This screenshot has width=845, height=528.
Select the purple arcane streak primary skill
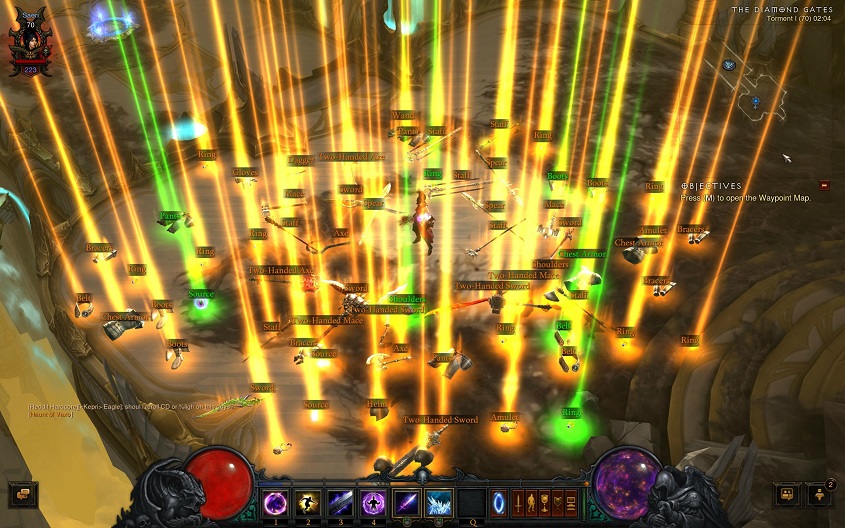pos(407,502)
